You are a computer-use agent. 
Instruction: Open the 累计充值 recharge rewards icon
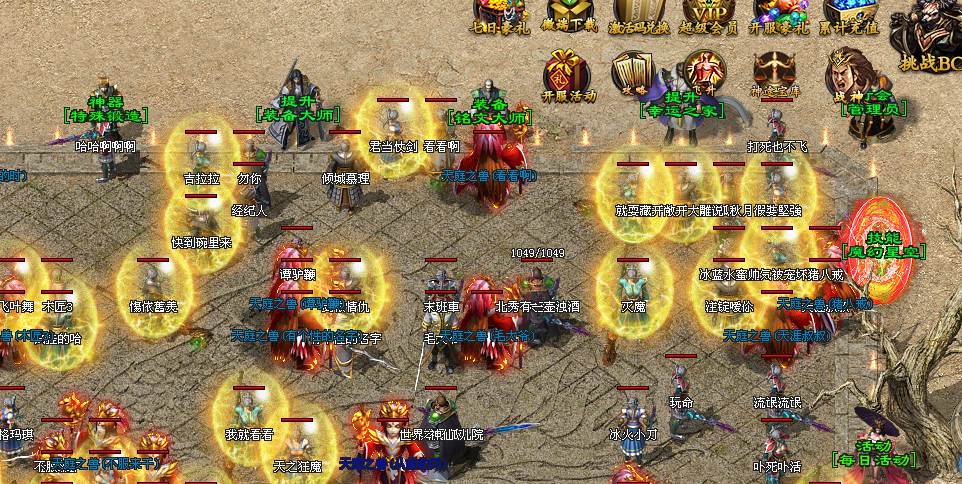click(x=850, y=14)
